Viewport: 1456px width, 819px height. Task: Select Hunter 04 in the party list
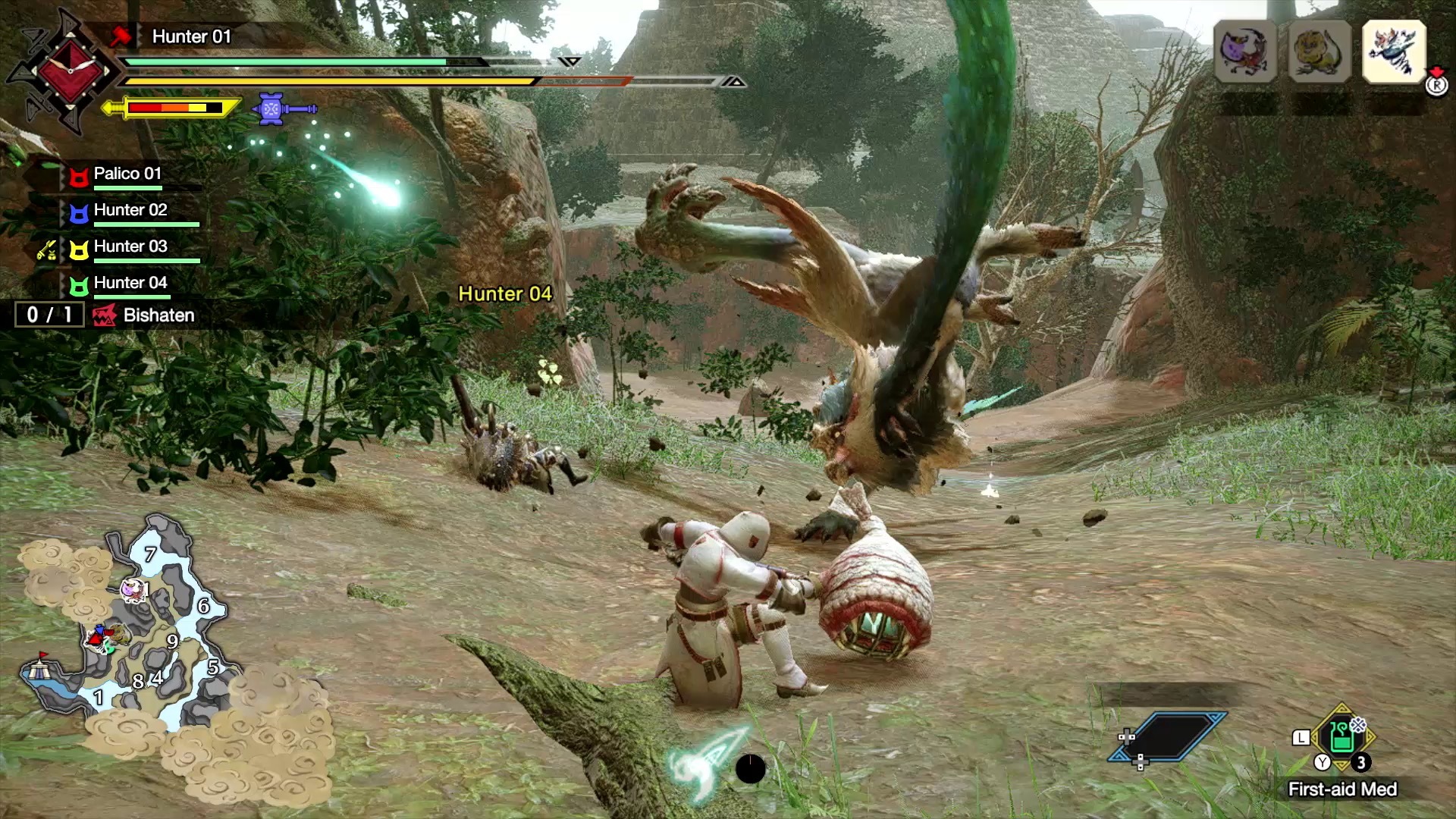click(x=130, y=284)
